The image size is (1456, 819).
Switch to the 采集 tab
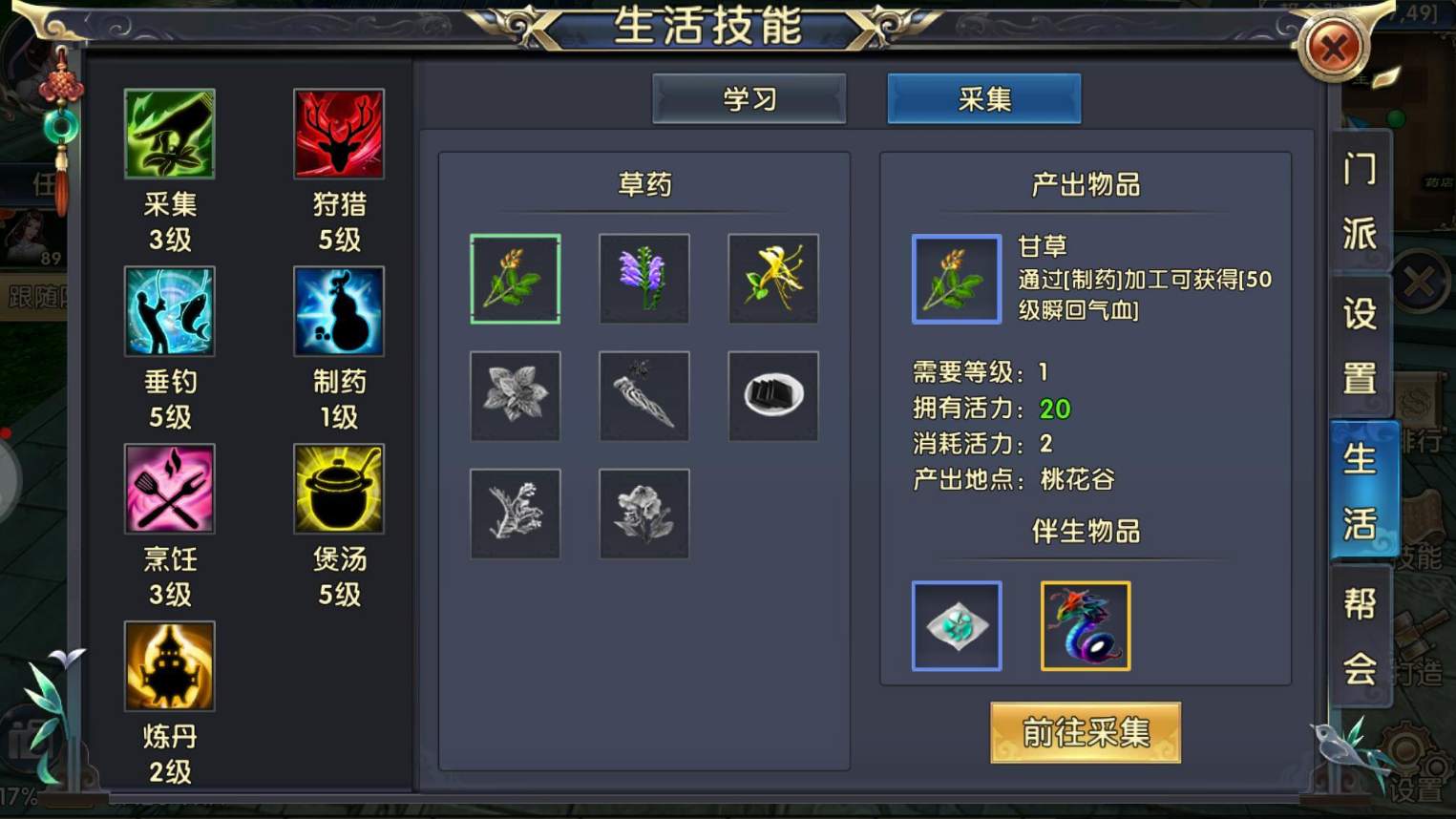pos(983,98)
